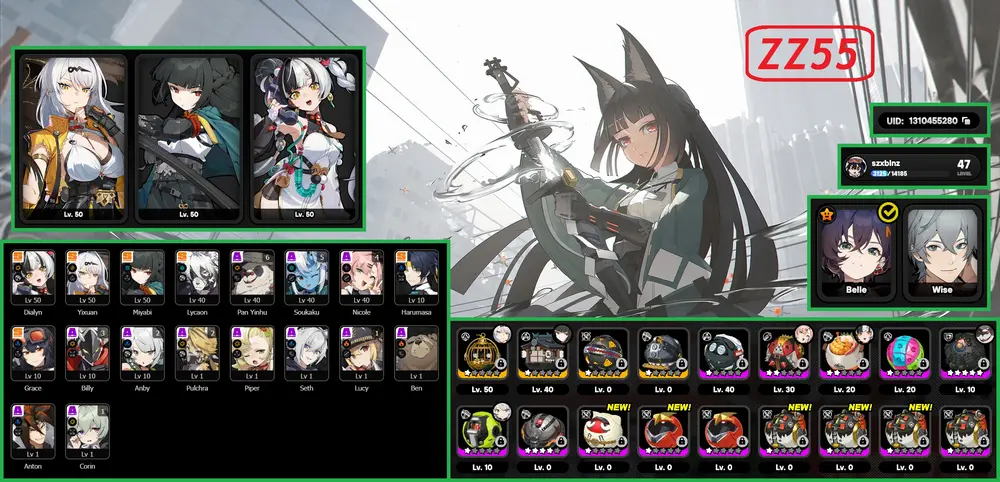Select the Soukaku agent tile

(304, 276)
